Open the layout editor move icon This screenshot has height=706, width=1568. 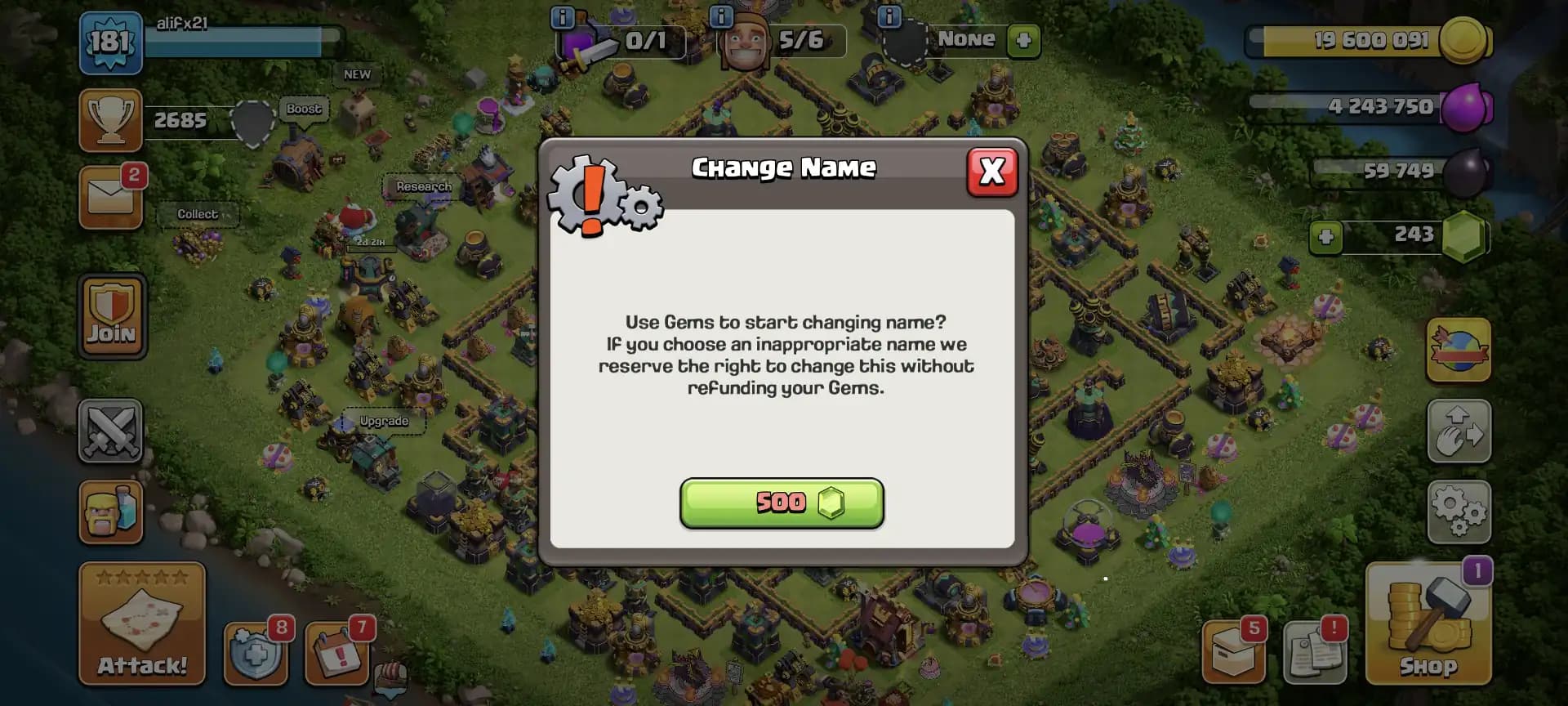pyautogui.click(x=1459, y=431)
